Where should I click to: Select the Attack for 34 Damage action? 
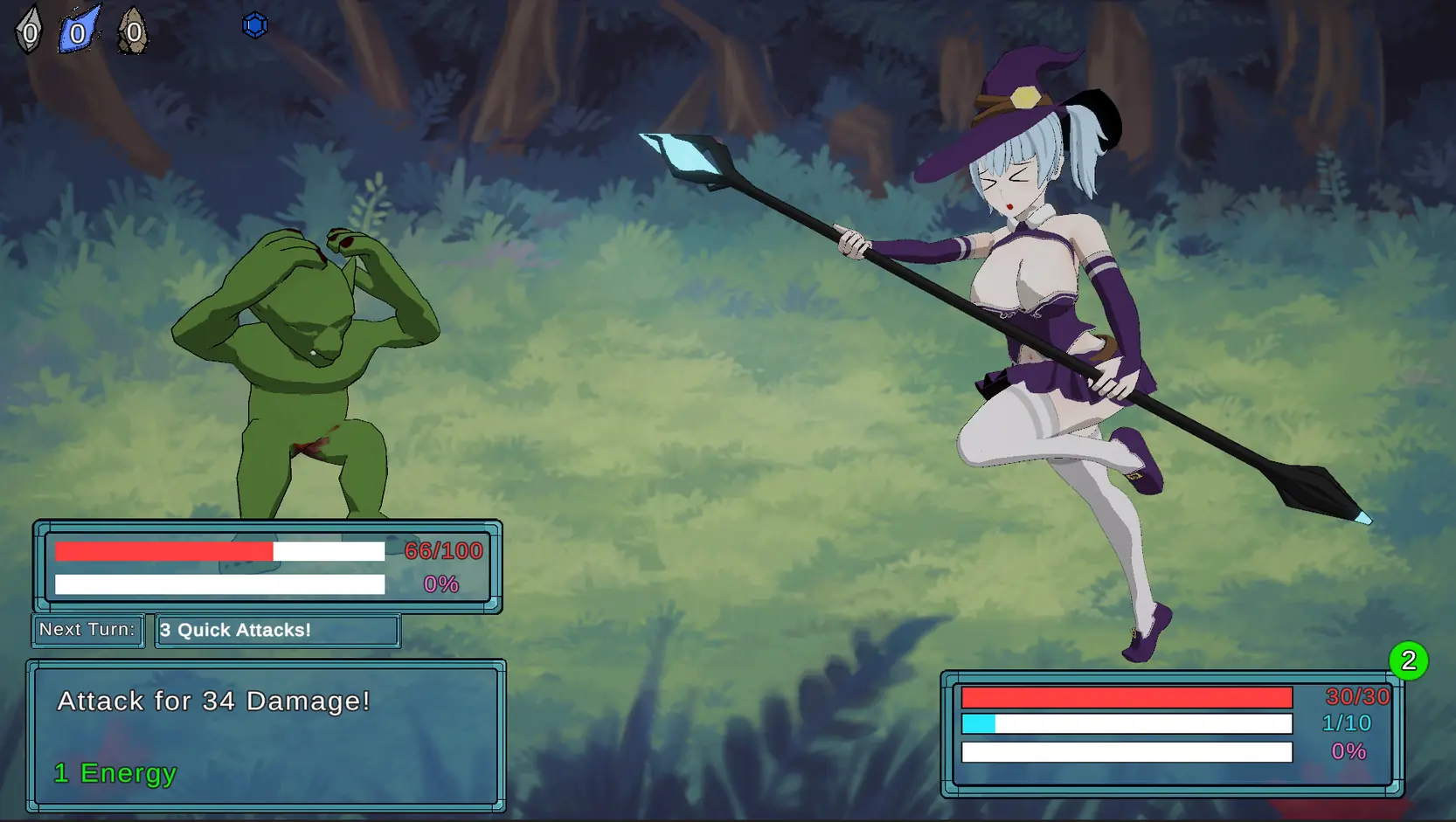(266, 735)
